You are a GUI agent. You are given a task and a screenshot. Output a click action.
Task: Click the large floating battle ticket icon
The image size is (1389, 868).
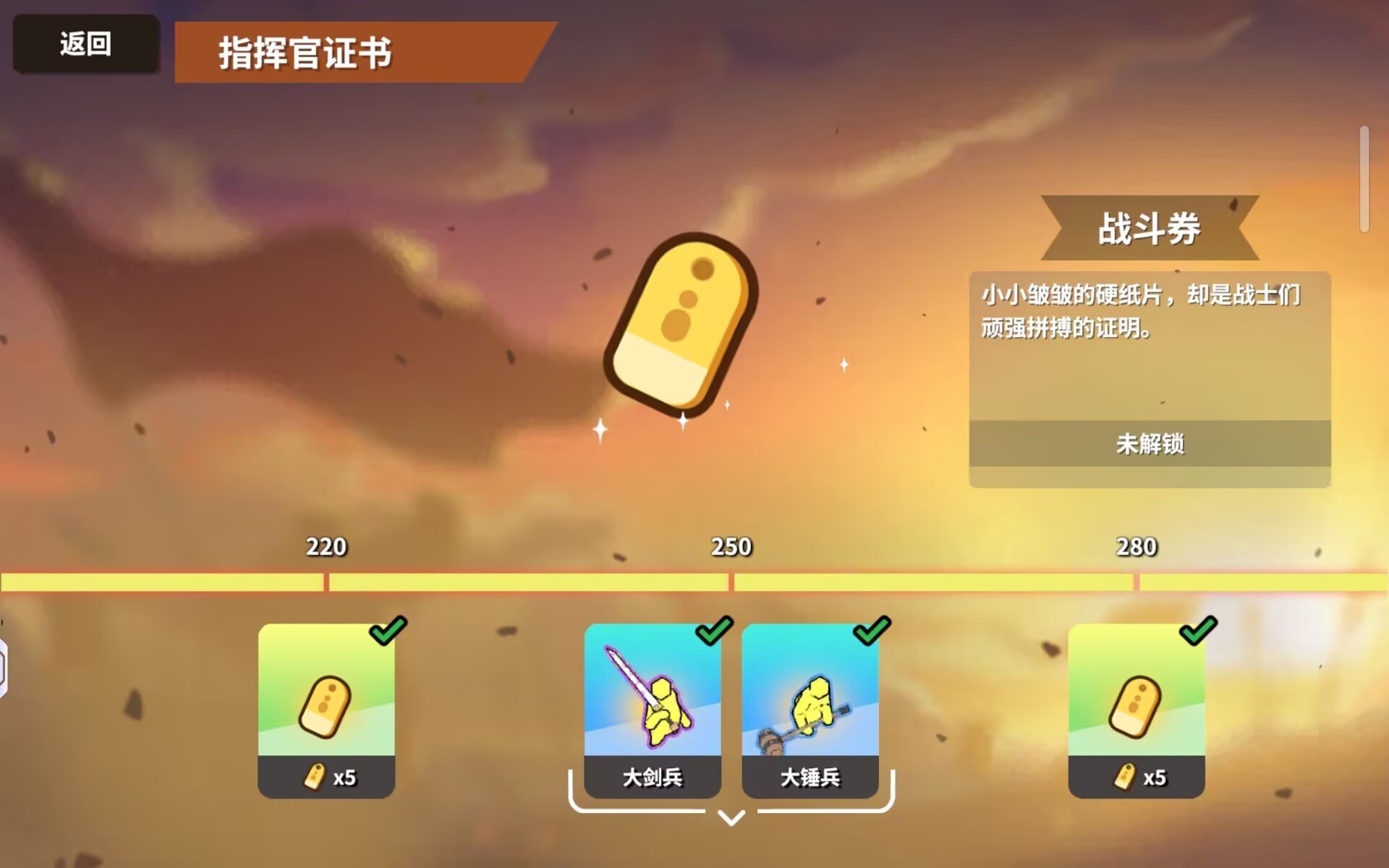680,322
